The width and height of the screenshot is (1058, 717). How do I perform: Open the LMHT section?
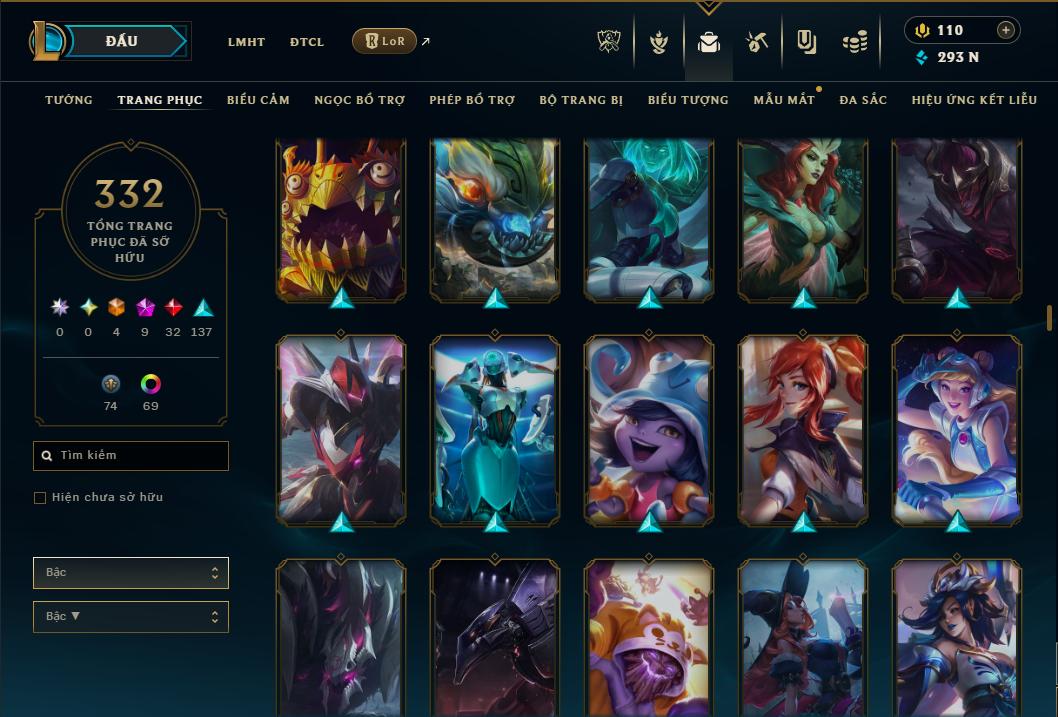pyautogui.click(x=246, y=42)
